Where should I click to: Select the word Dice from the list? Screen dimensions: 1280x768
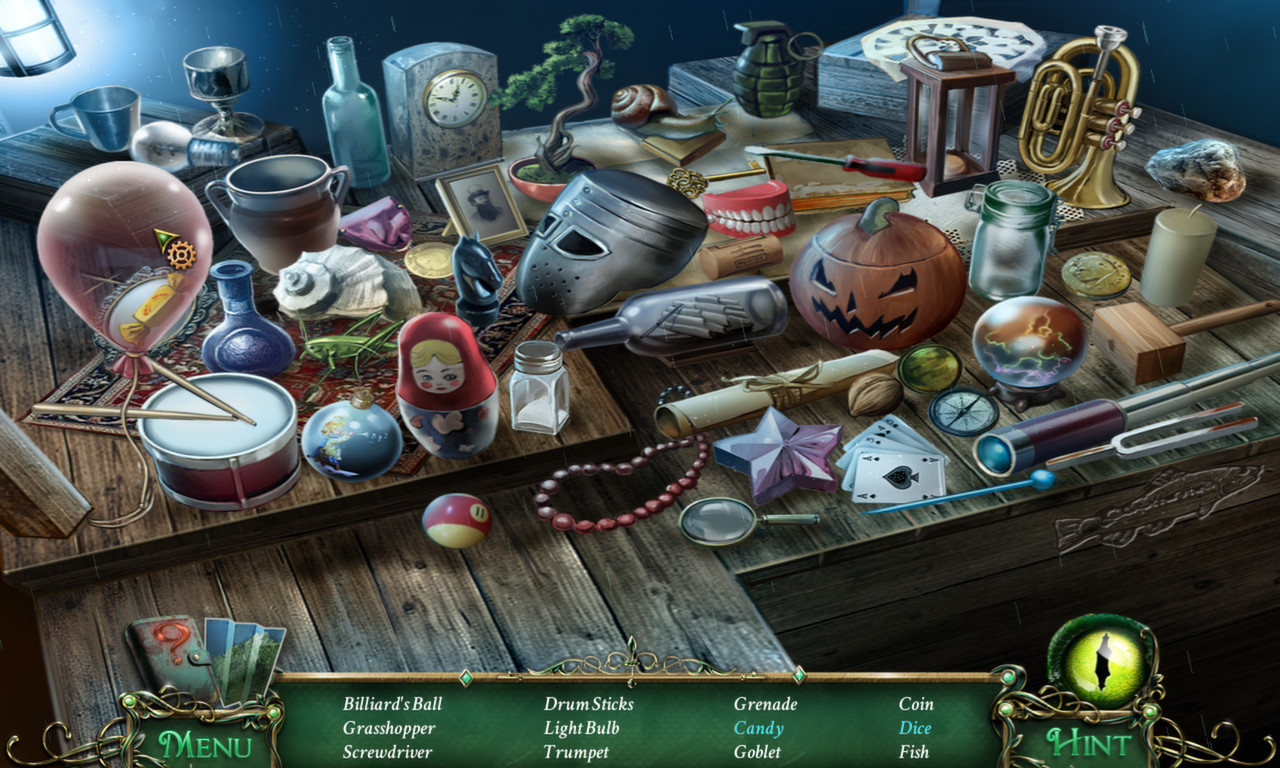pos(918,728)
